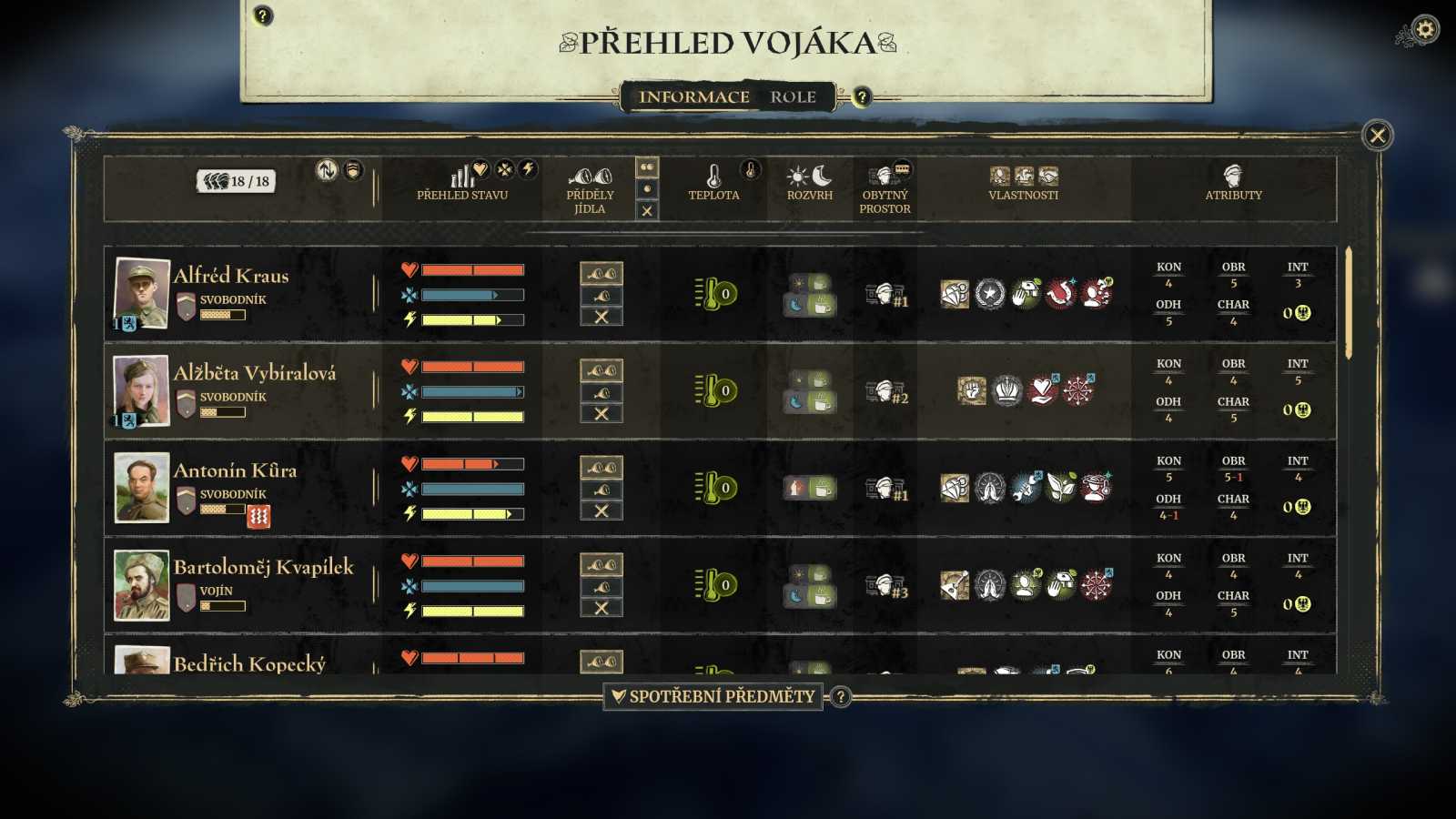Click crossed tools icon in status overview header
The image size is (1456, 819).
(505, 168)
